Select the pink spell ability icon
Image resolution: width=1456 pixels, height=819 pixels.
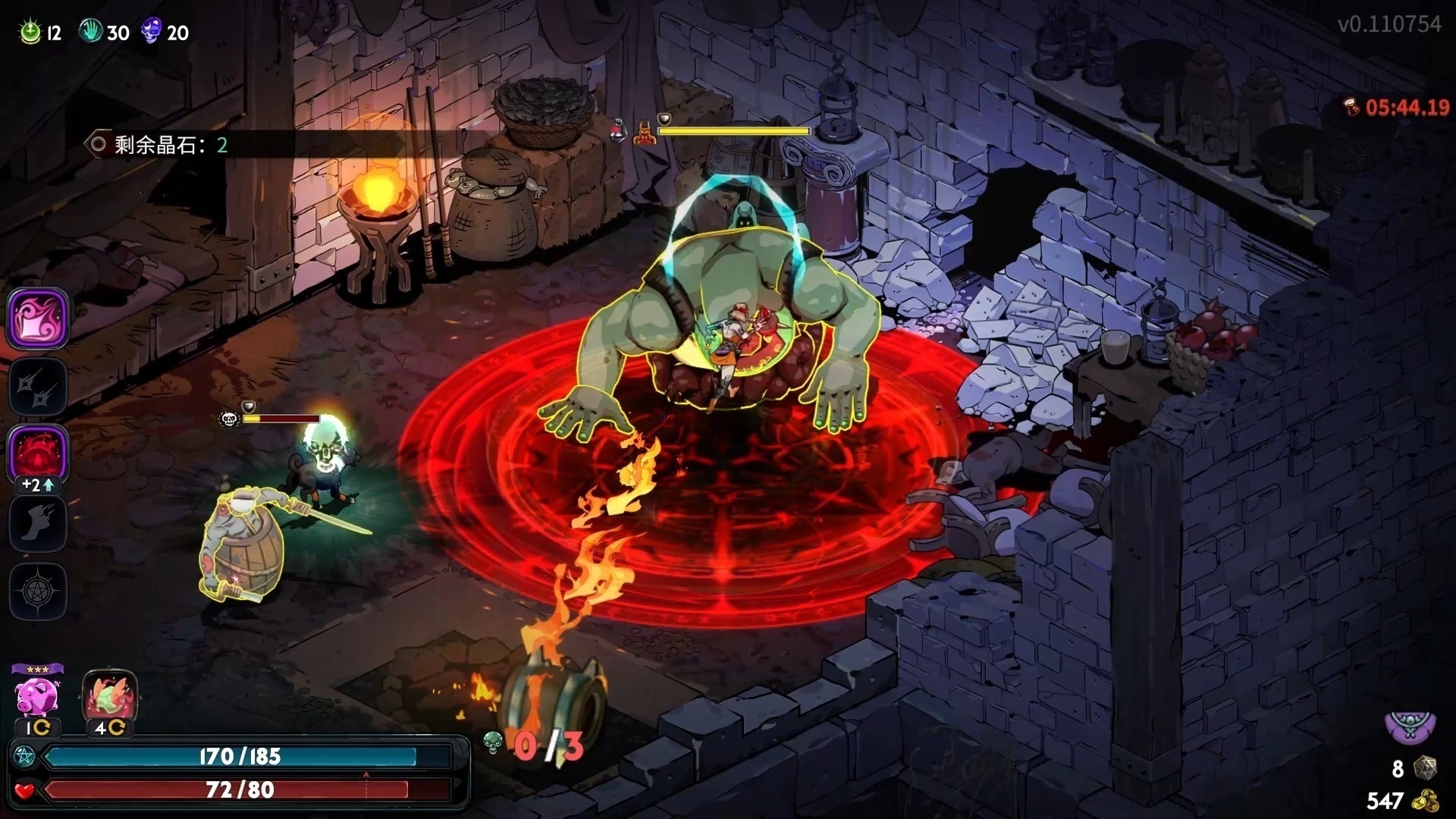(x=38, y=320)
